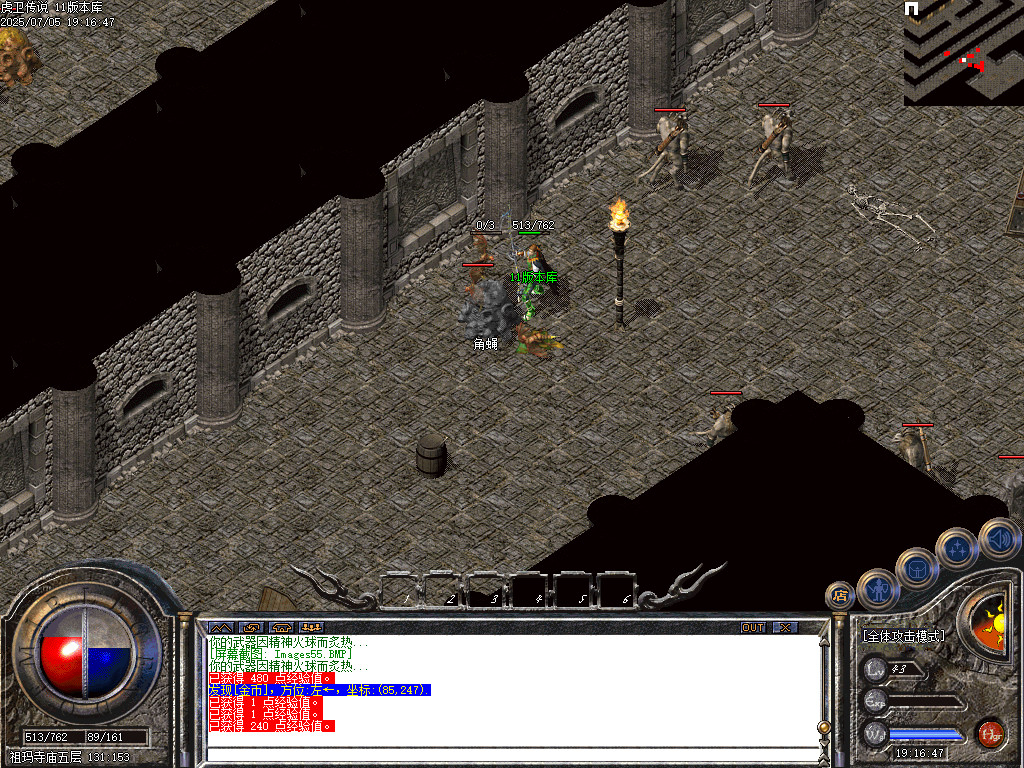1024x768 pixels.
Task: Switch the 全体攻击模式 attack mode label
Action: [904, 636]
